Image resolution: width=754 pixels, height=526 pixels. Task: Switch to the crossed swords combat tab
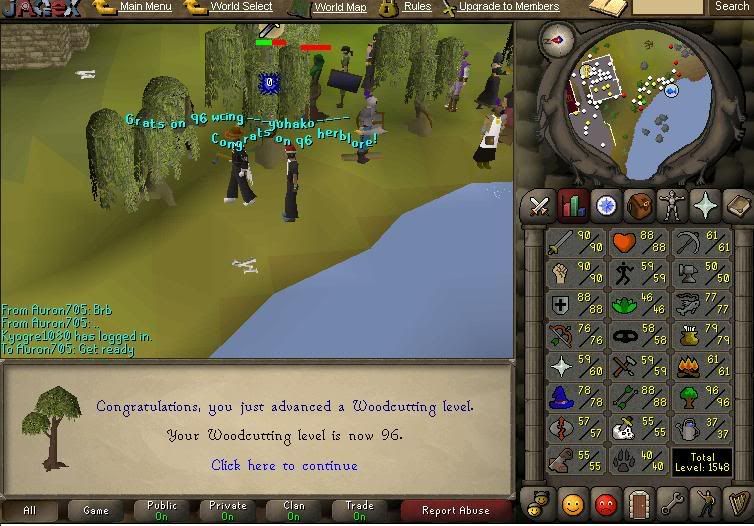coord(539,206)
